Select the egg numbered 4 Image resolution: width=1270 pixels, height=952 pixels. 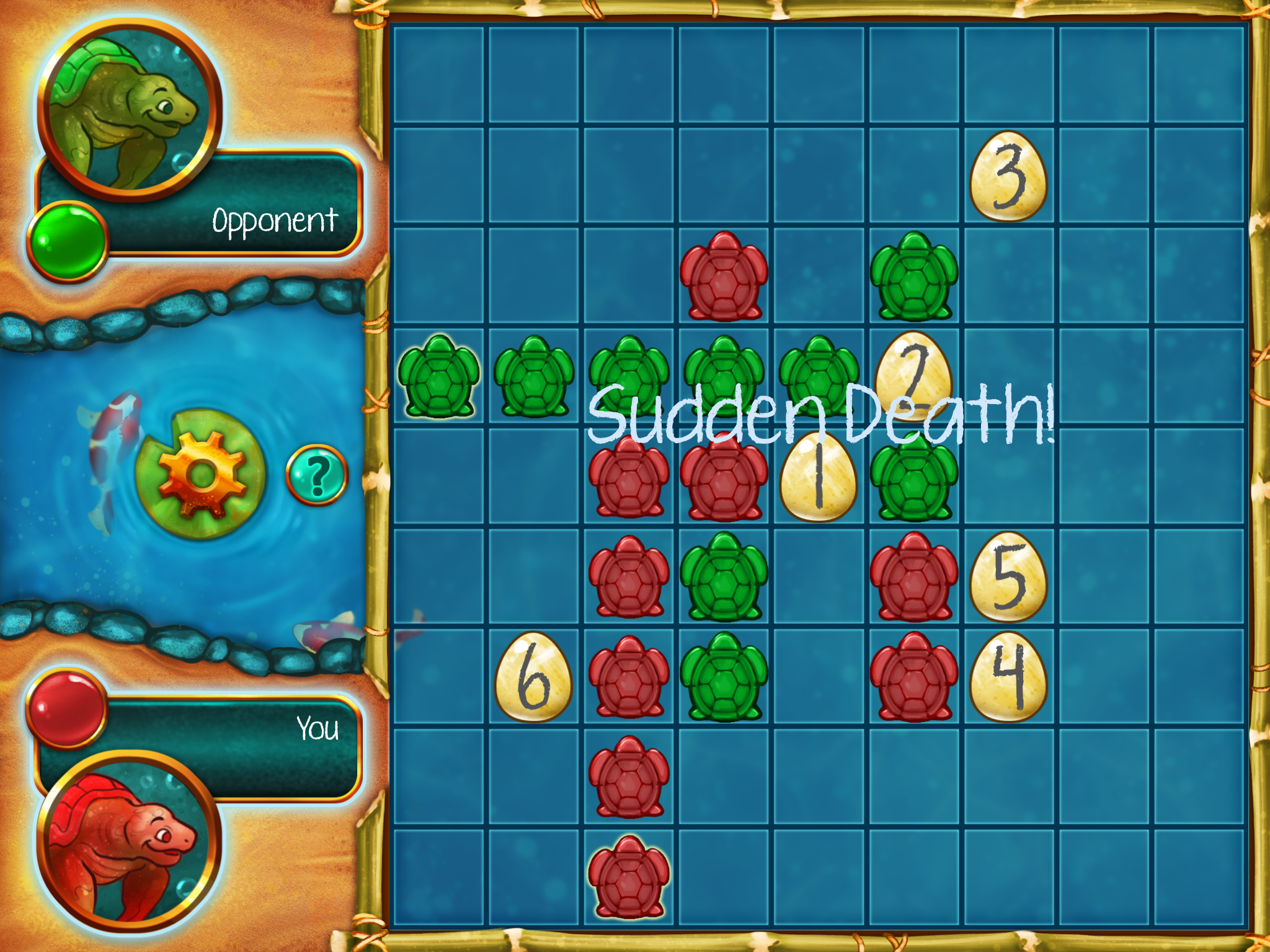coord(1008,677)
